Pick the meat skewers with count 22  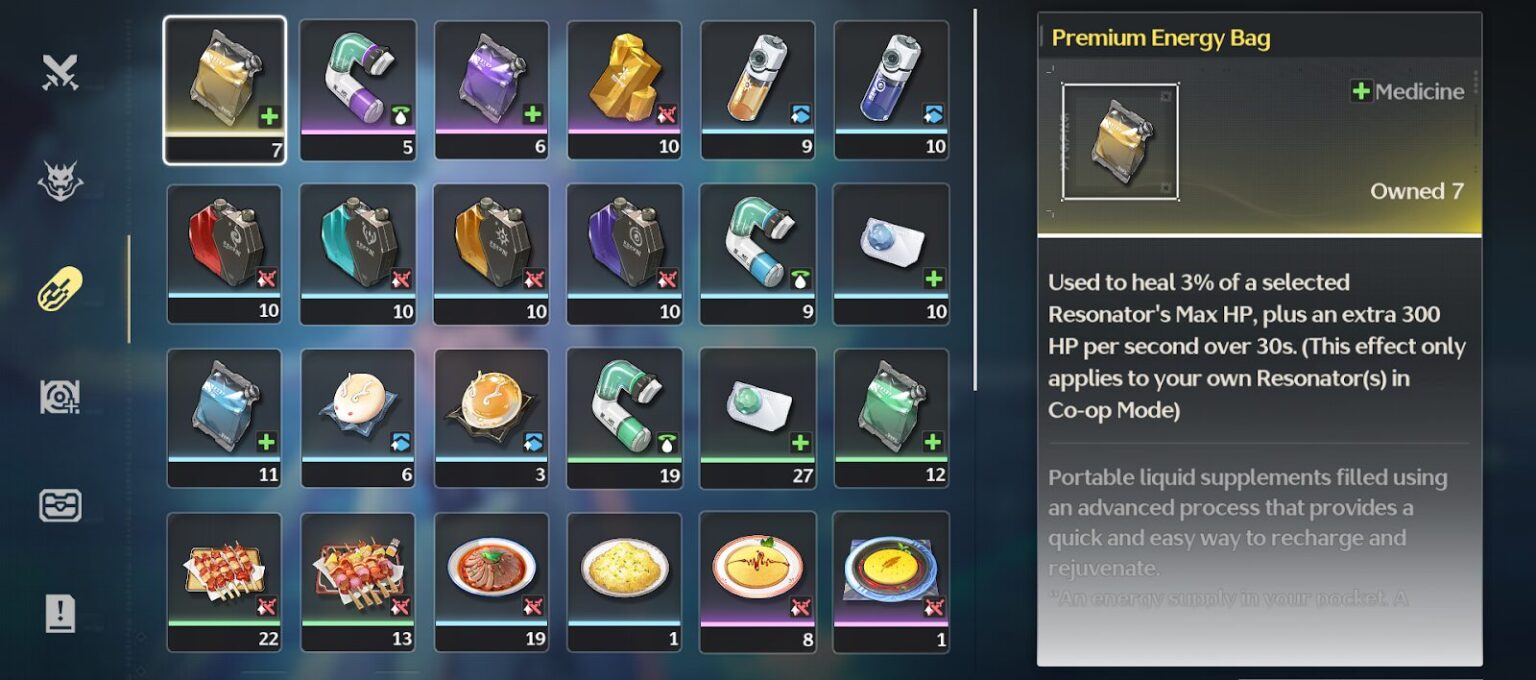click(224, 580)
